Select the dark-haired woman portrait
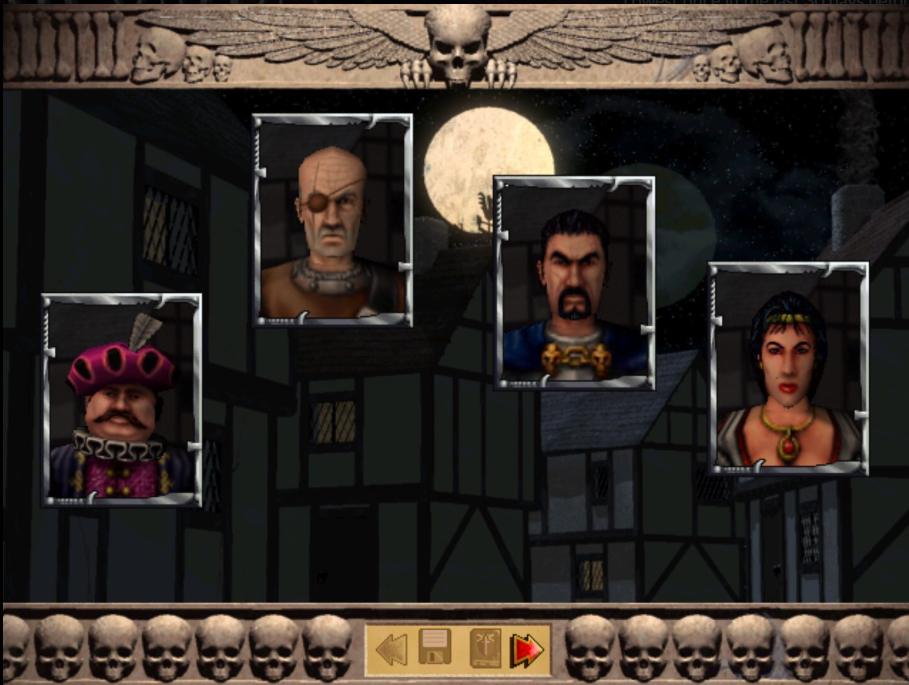Image resolution: width=909 pixels, height=685 pixels. coord(788,368)
